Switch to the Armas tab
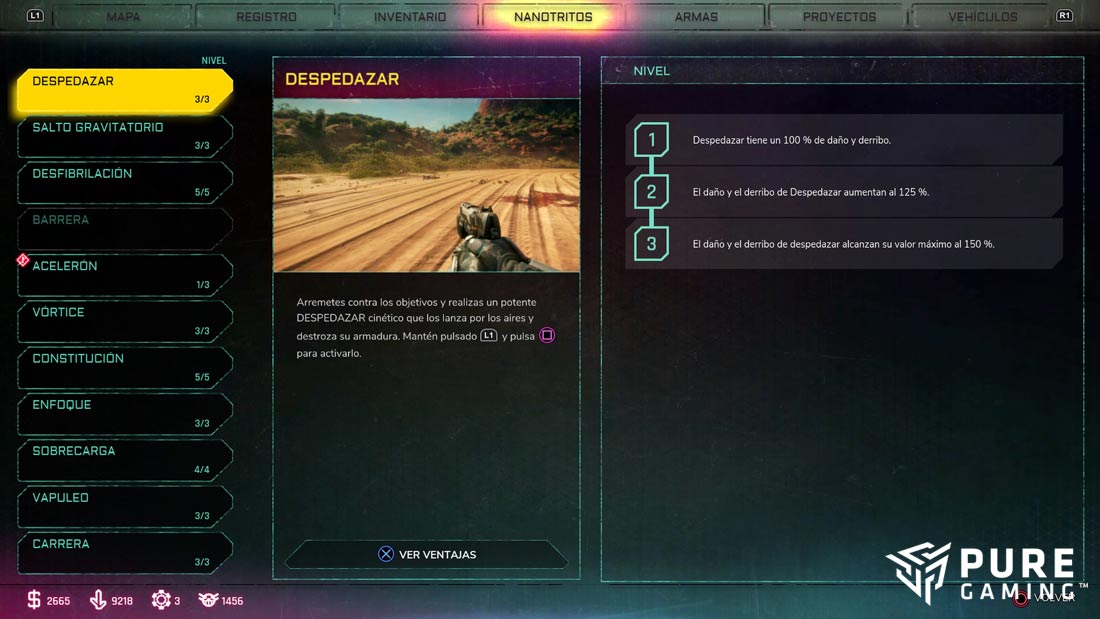 click(696, 17)
